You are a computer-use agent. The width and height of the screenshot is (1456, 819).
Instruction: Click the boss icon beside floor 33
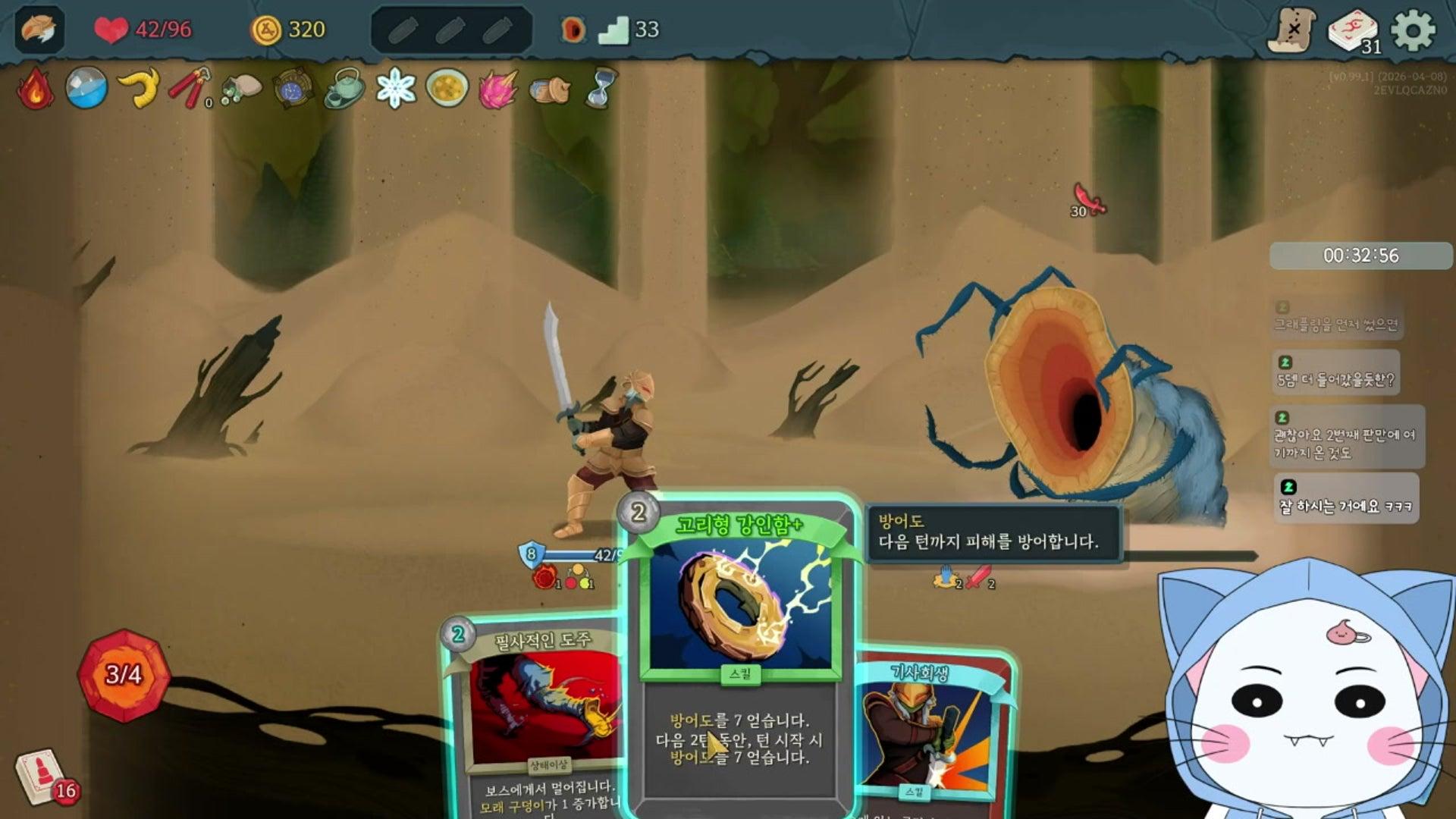573,30
